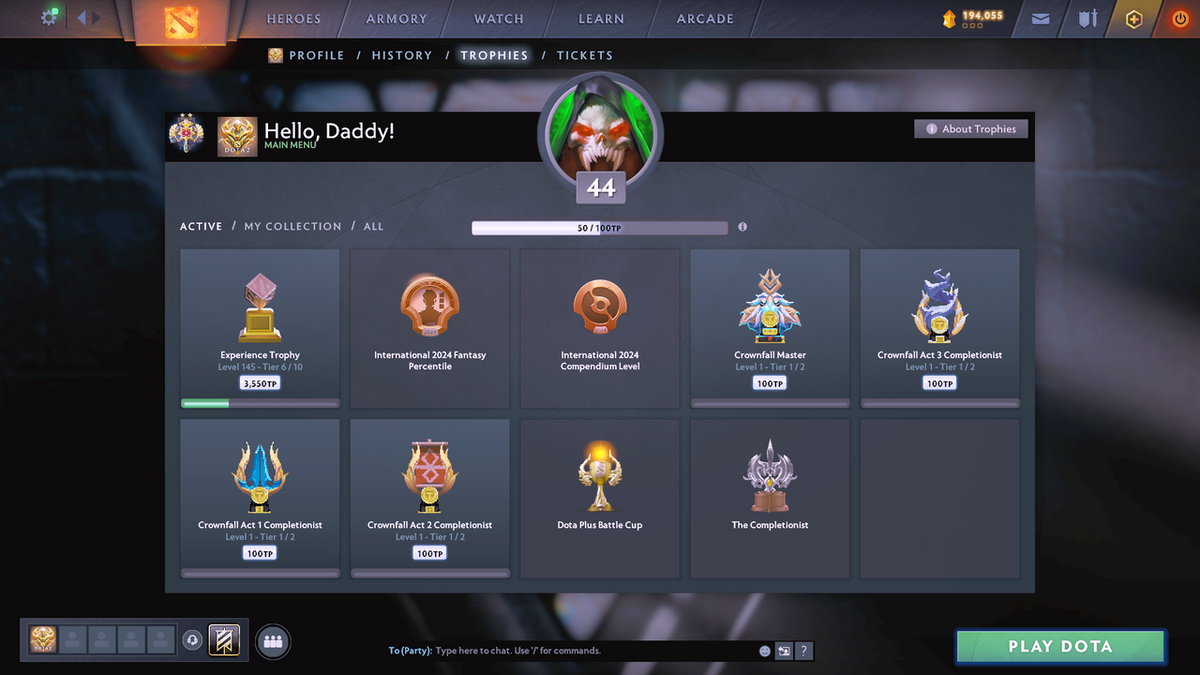Open the Heroes menu
The width and height of the screenshot is (1200, 675).
pyautogui.click(x=293, y=19)
